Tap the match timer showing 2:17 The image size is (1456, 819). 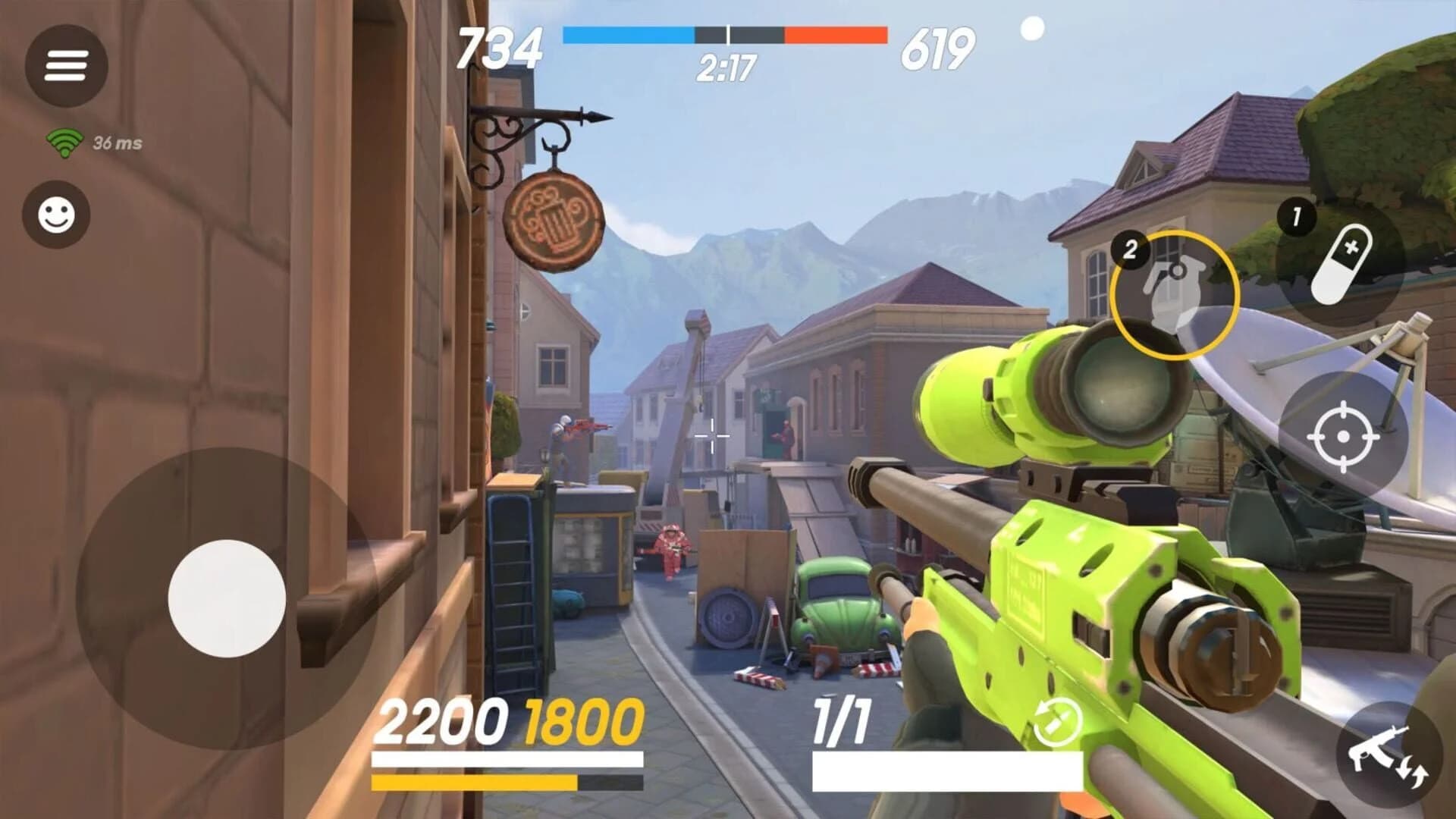[x=726, y=67]
